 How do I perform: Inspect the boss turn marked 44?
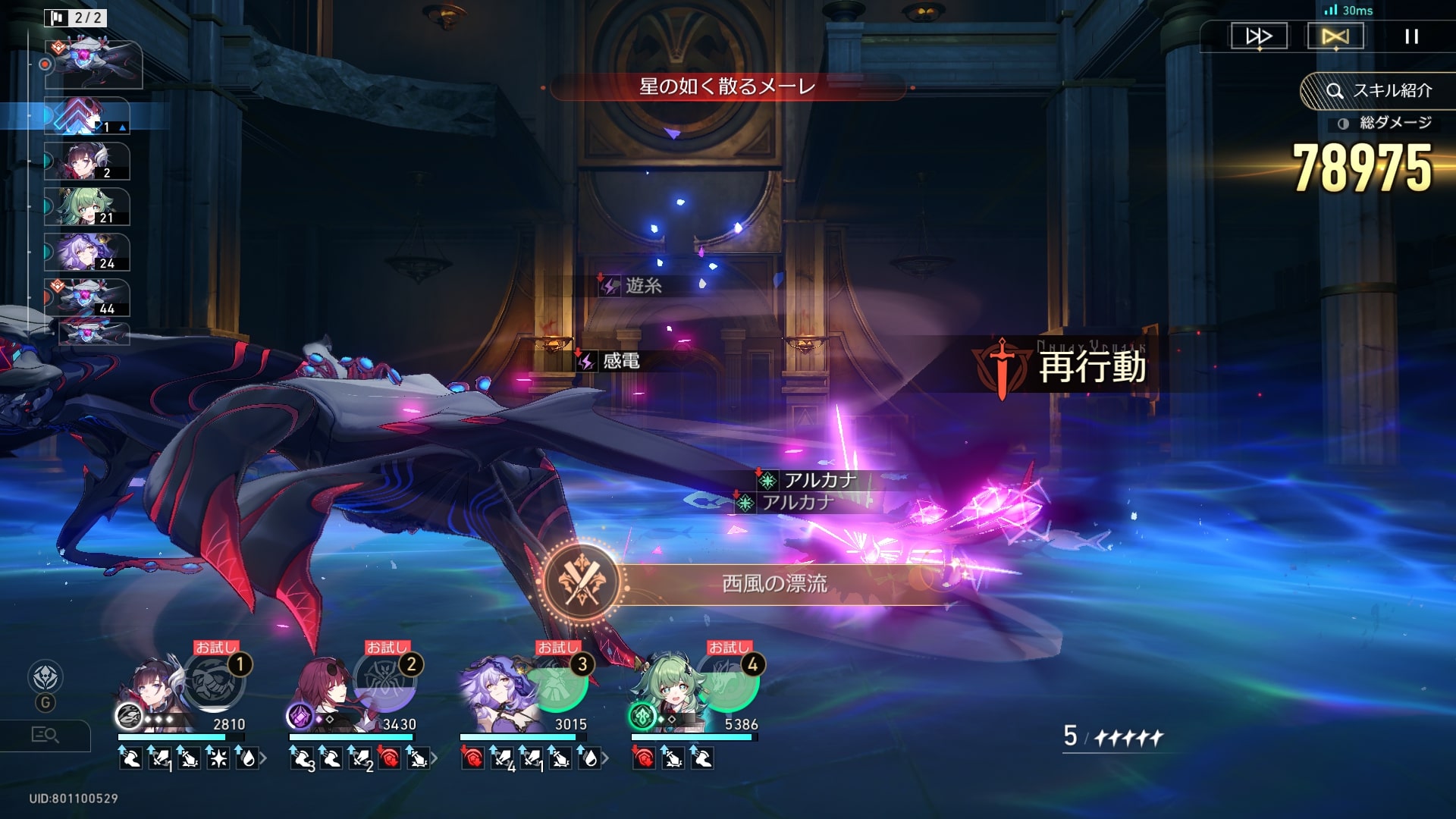pyautogui.click(x=87, y=297)
